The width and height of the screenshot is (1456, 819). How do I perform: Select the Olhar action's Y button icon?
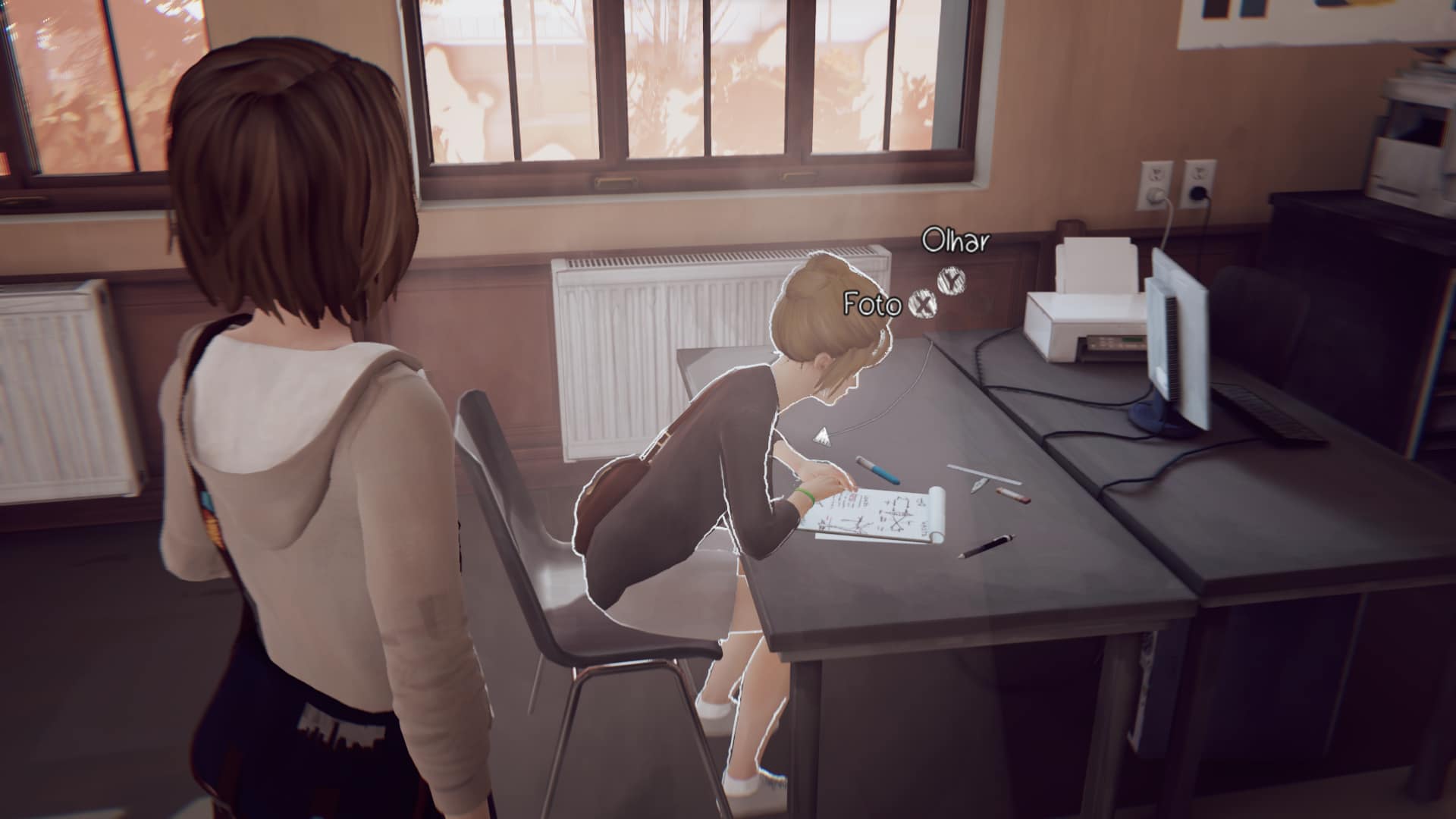pos(950,283)
